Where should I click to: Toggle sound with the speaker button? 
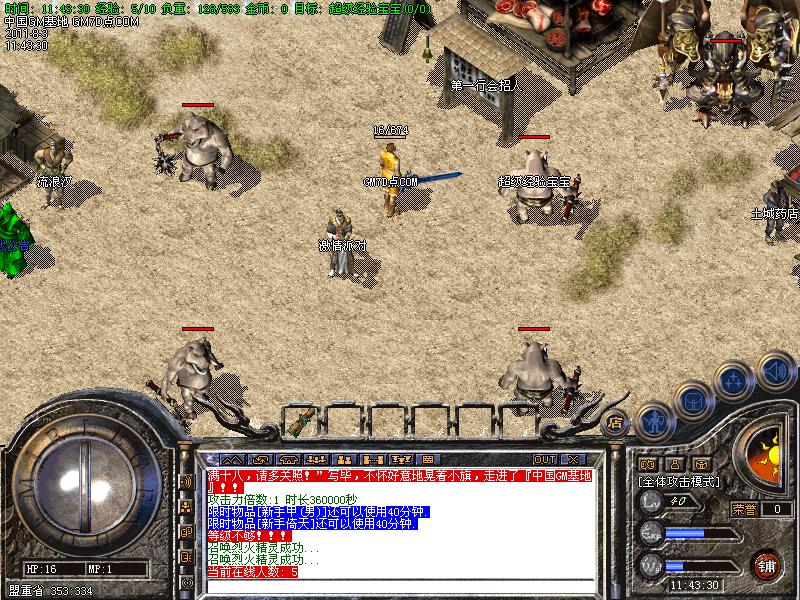[775, 371]
